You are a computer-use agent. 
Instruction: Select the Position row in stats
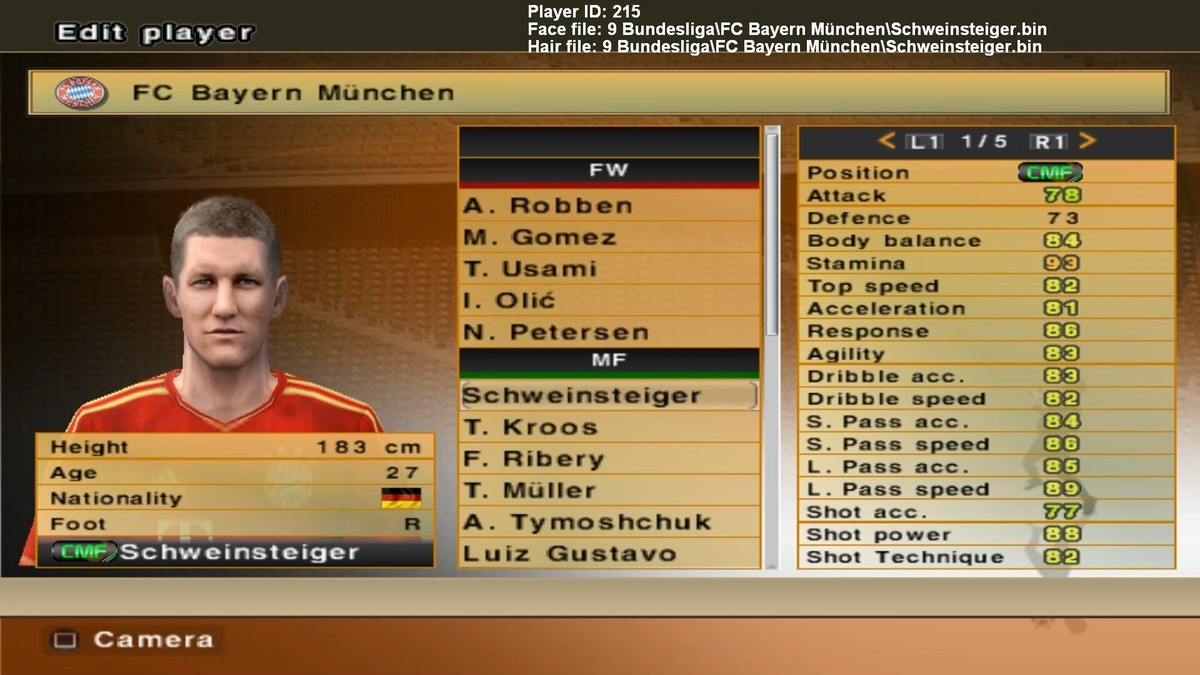point(985,172)
